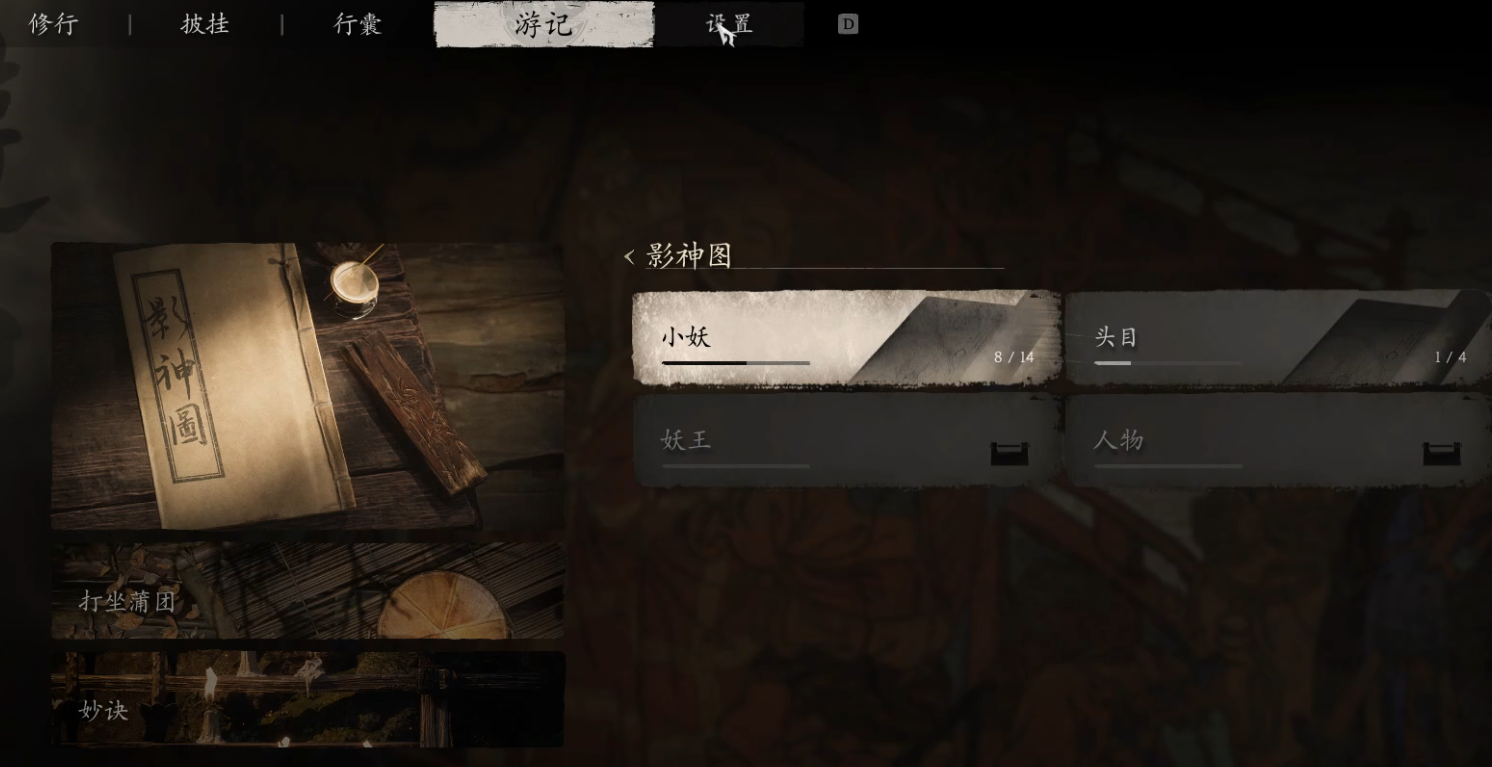Select the 游记 journal tab
The image size is (1492, 767).
[545, 24]
